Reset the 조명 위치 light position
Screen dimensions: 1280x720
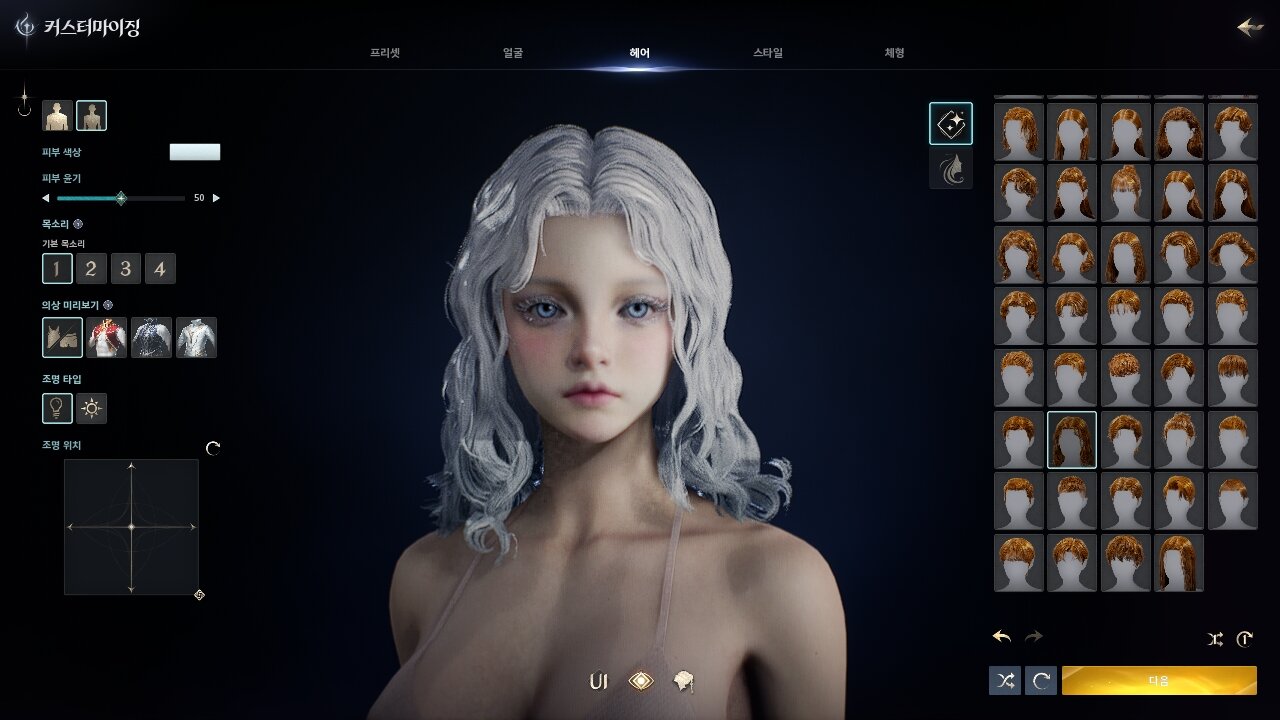(x=213, y=449)
